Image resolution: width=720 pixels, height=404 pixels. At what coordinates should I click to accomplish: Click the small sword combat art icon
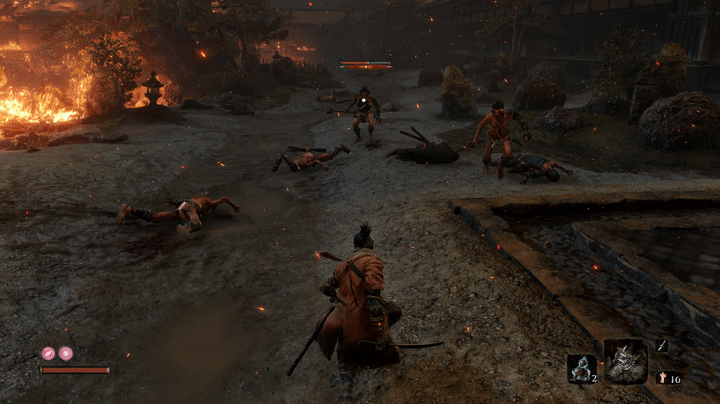click(x=662, y=345)
